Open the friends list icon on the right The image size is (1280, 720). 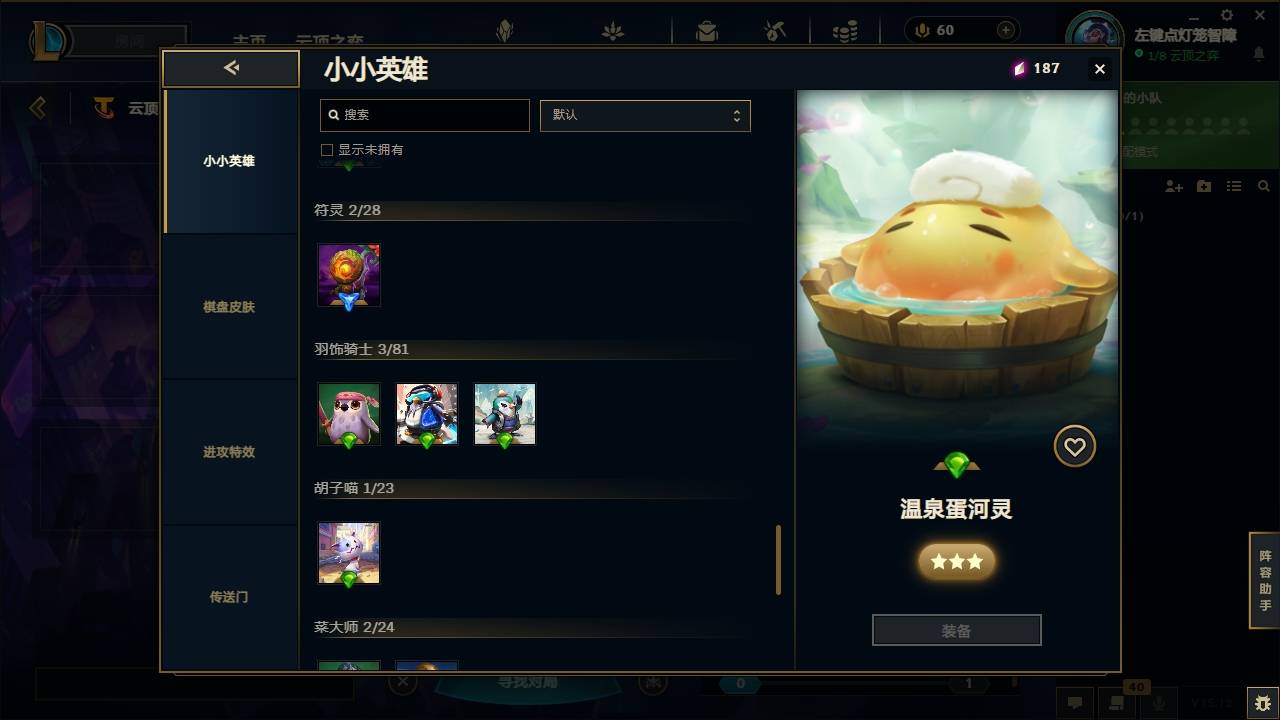click(x=1233, y=186)
